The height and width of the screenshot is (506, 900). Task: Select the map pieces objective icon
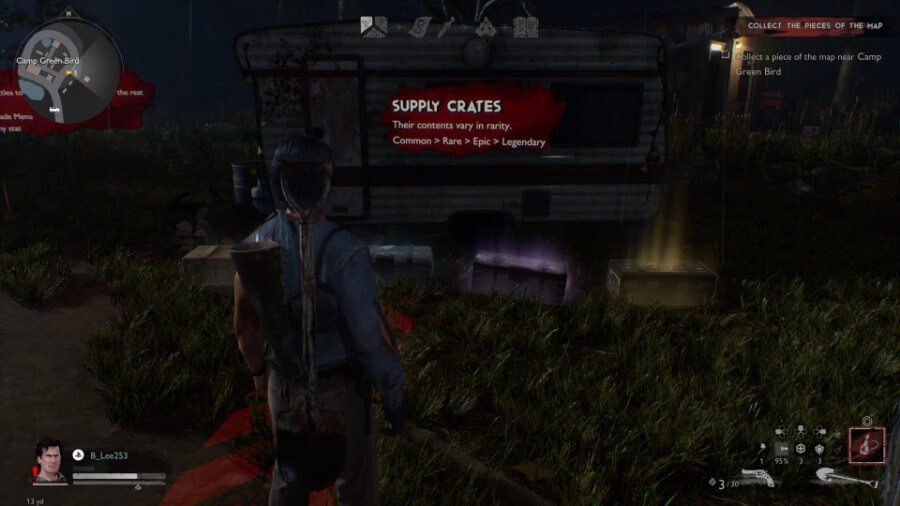coord(374,28)
